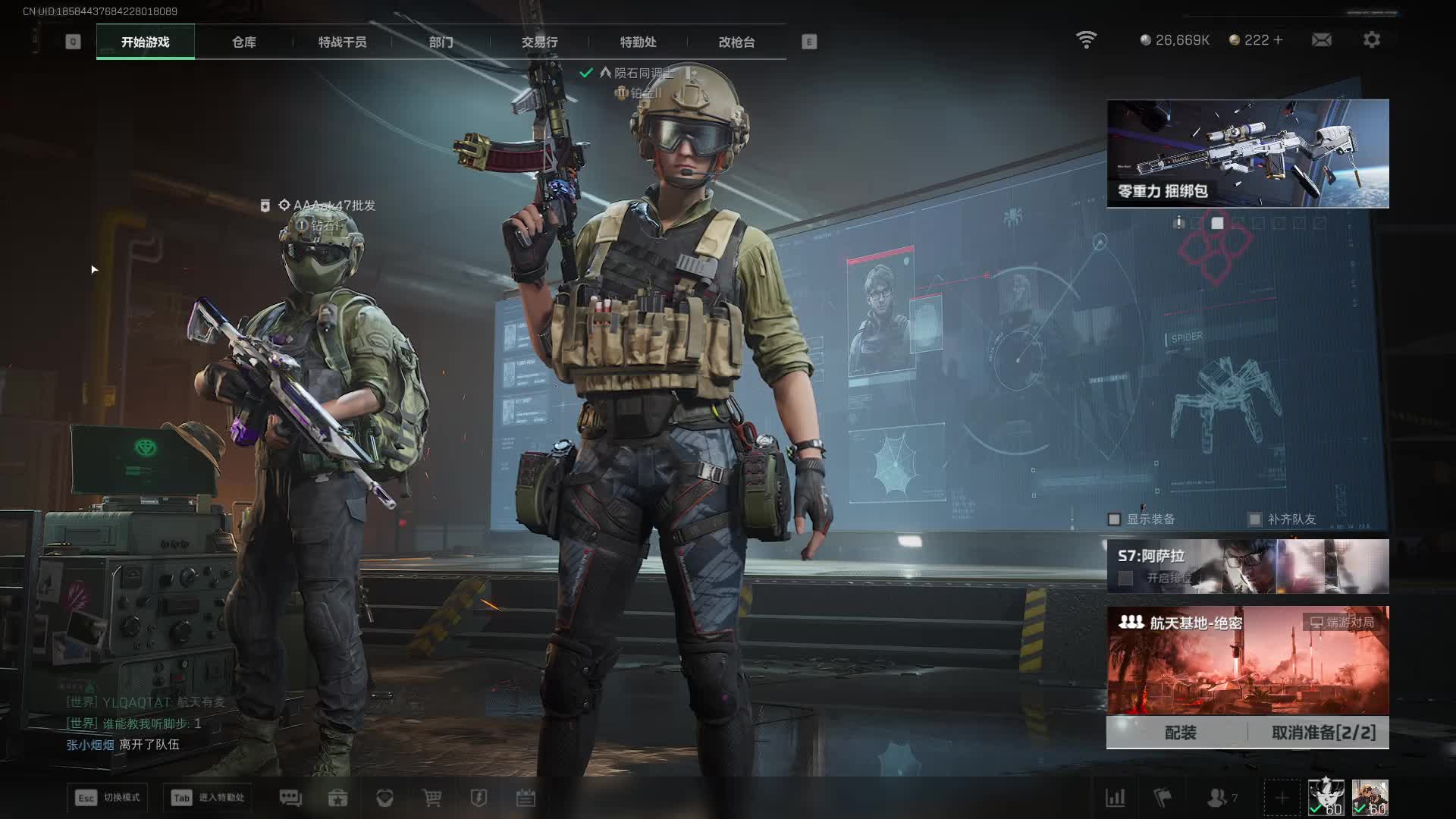
Task: Open the settings gear icon
Action: pyautogui.click(x=1371, y=39)
